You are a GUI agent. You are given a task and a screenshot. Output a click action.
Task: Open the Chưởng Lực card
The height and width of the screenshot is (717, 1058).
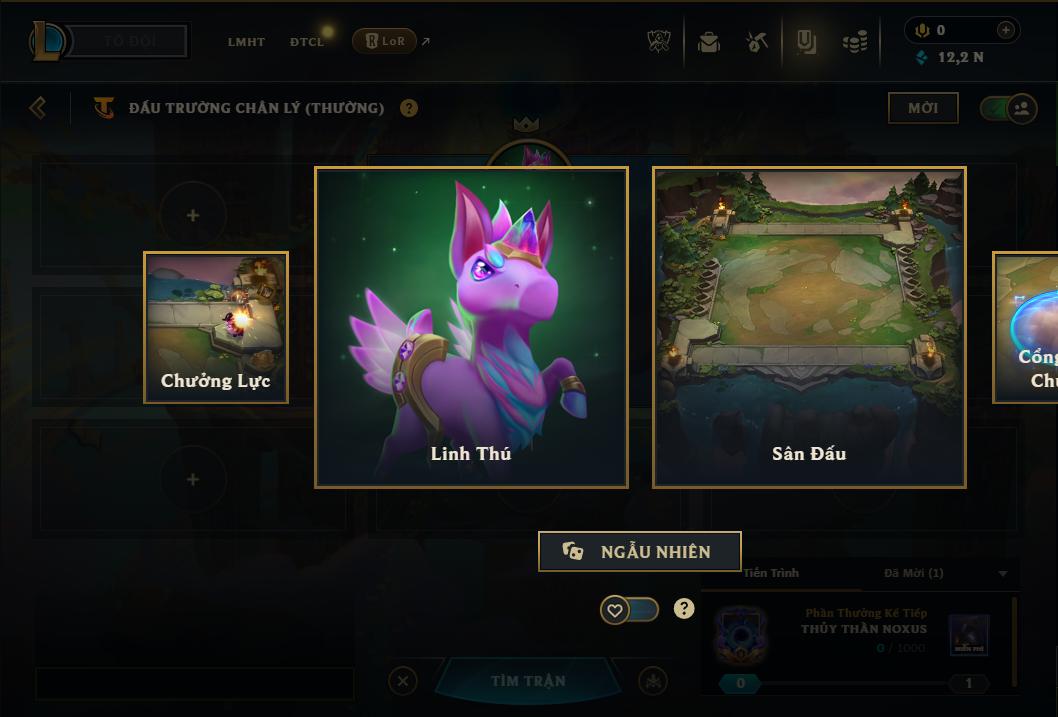point(216,327)
